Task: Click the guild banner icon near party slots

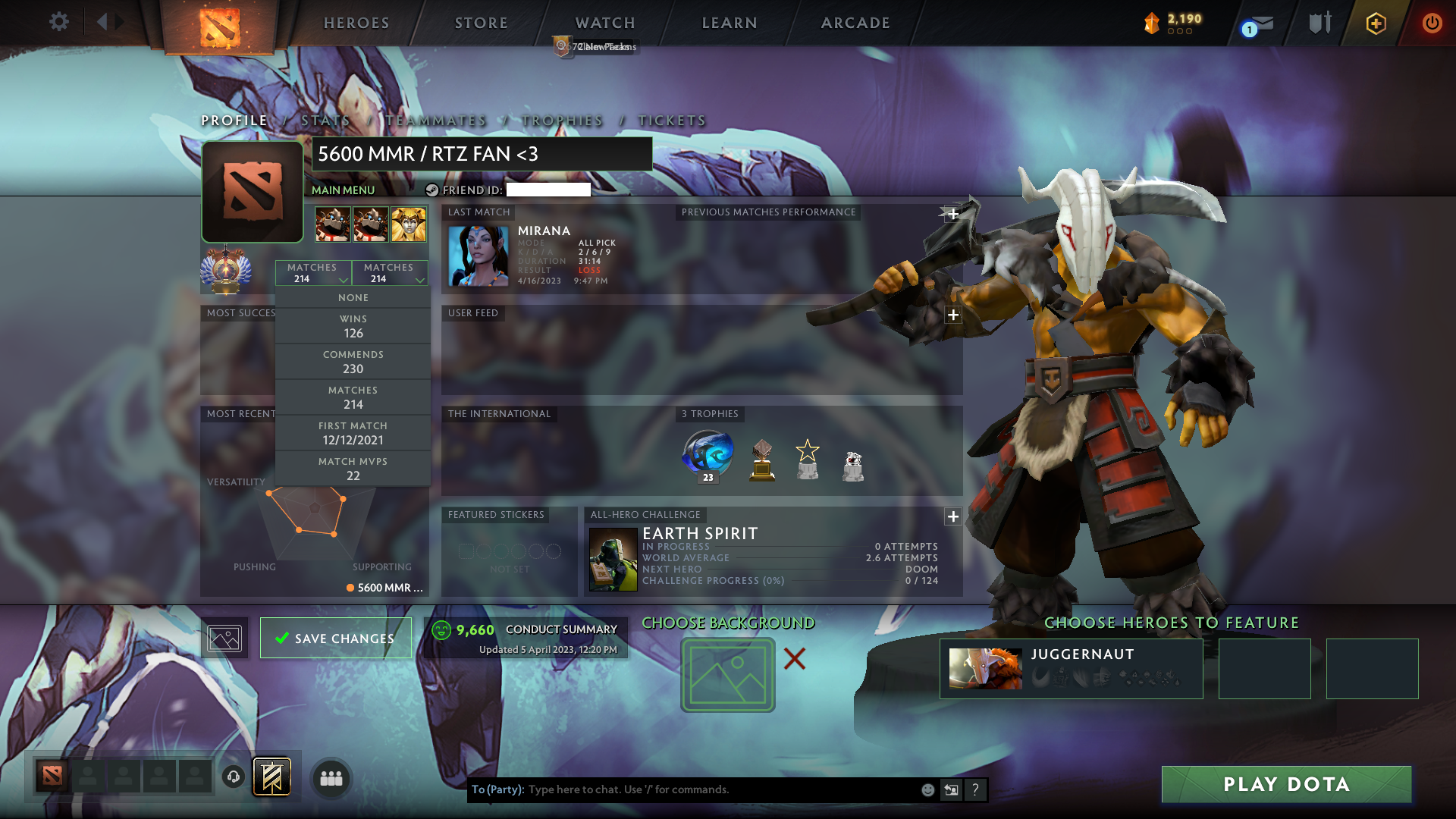Action: (x=271, y=777)
